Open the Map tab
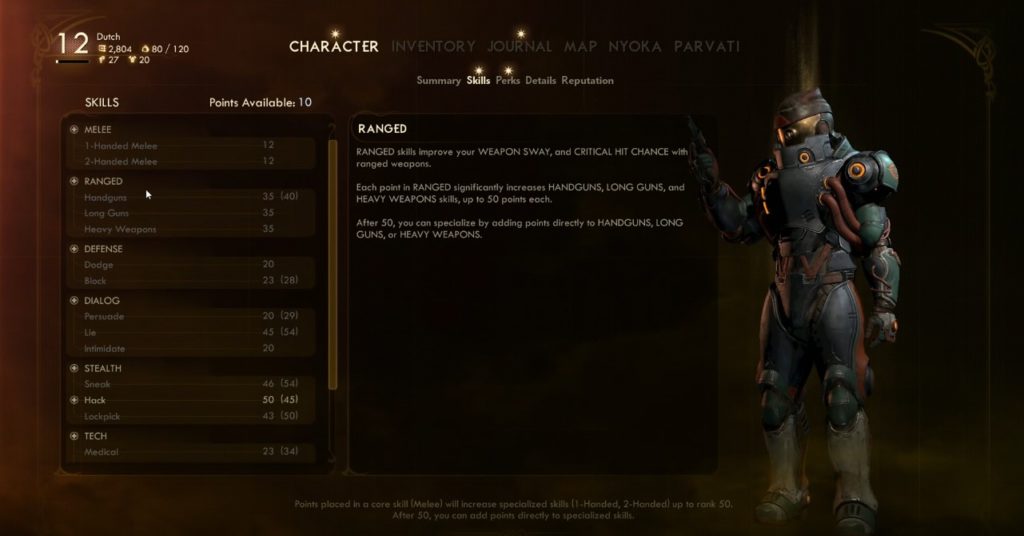 [580, 46]
